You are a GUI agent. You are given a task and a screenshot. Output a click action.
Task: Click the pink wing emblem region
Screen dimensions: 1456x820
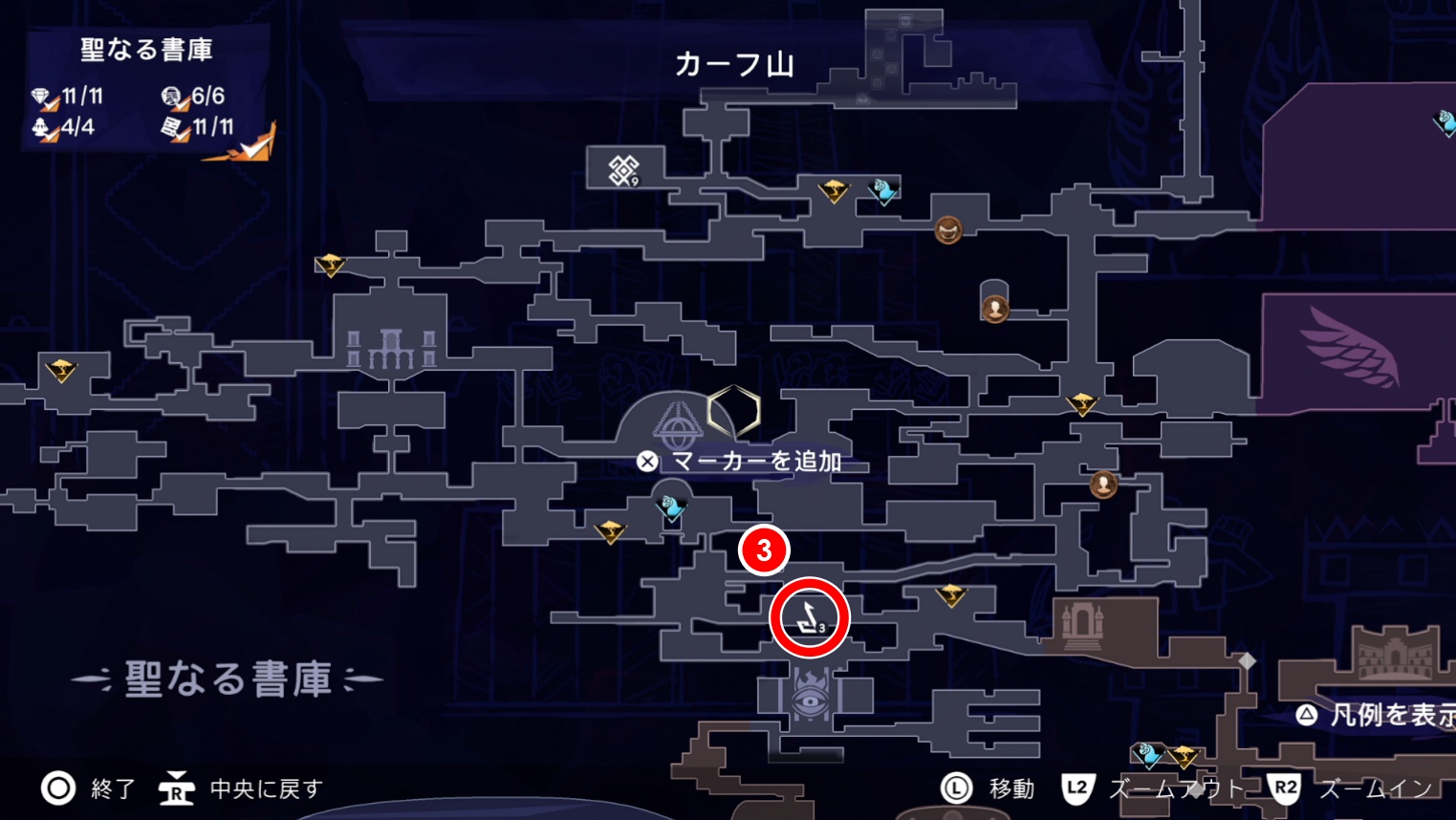click(x=1355, y=348)
